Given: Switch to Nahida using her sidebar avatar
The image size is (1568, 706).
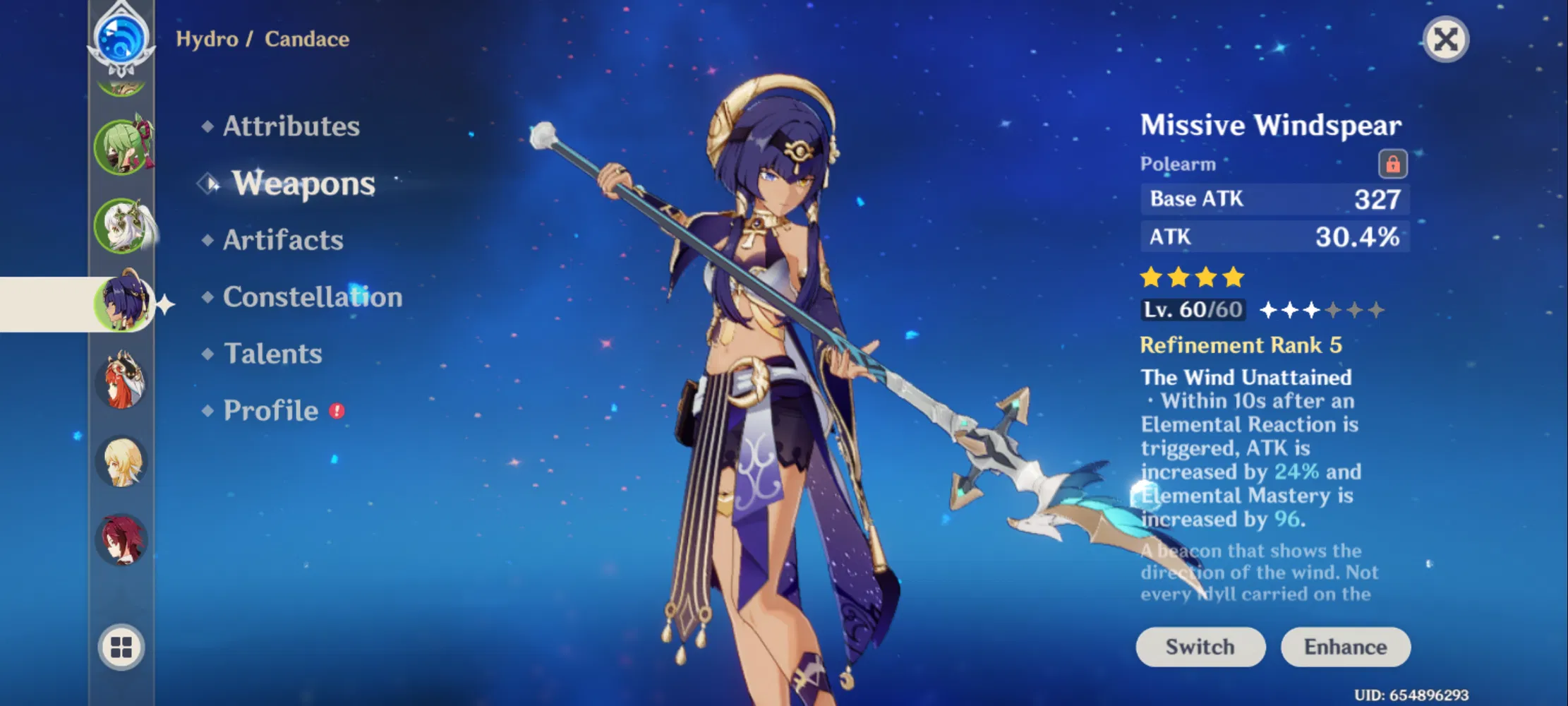Looking at the screenshot, I should [121, 225].
